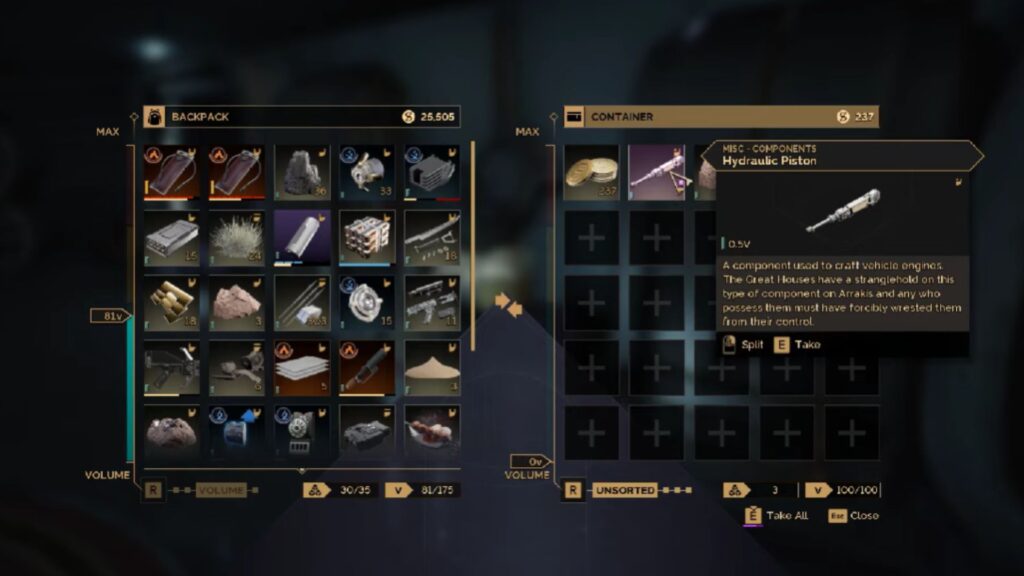Change backpack sorting from Volume

pyautogui.click(x=221, y=491)
